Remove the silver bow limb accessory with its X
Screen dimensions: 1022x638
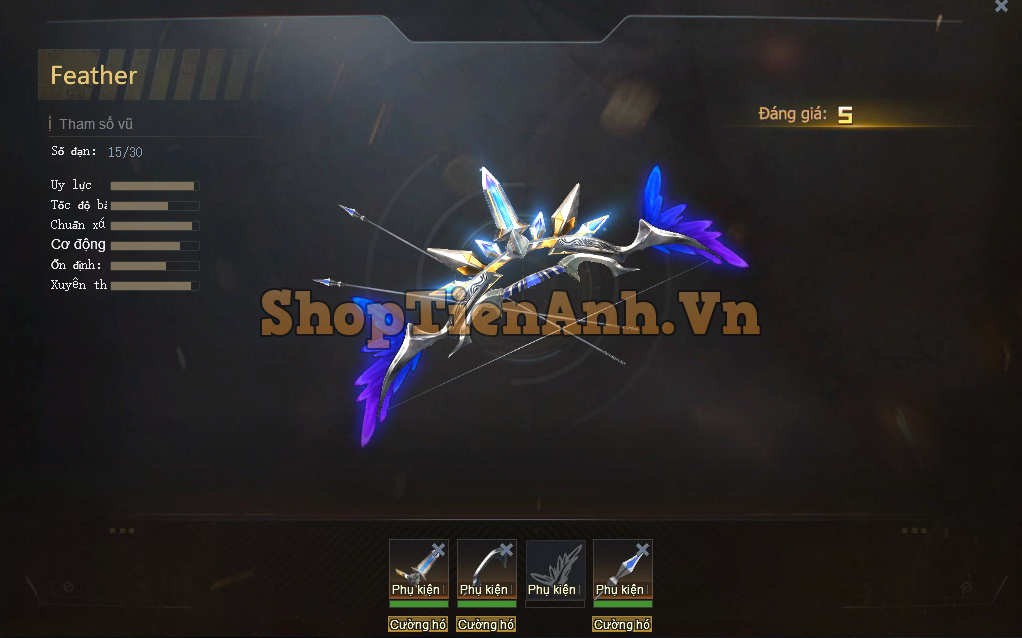(x=506, y=550)
